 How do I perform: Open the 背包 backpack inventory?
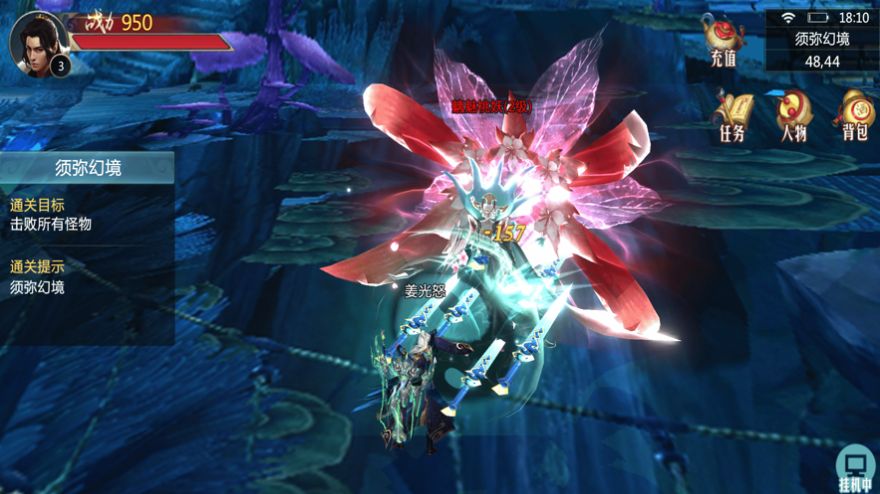pos(854,114)
